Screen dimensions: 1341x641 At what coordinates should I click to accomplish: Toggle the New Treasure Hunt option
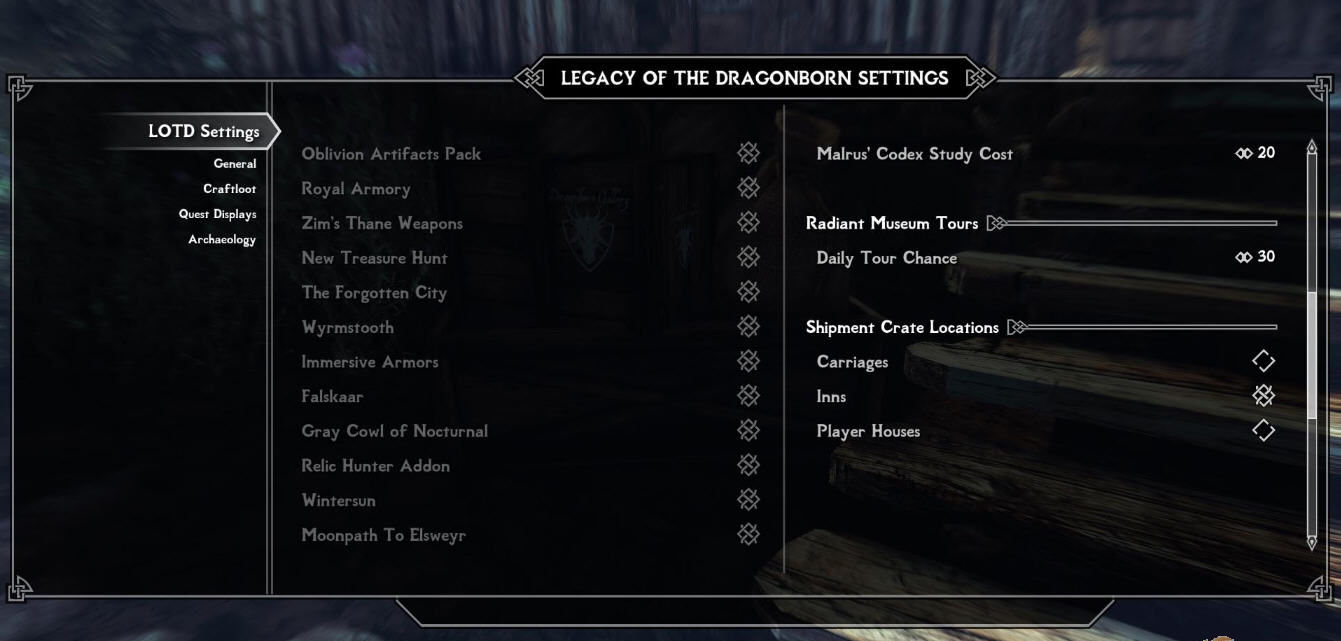click(748, 257)
